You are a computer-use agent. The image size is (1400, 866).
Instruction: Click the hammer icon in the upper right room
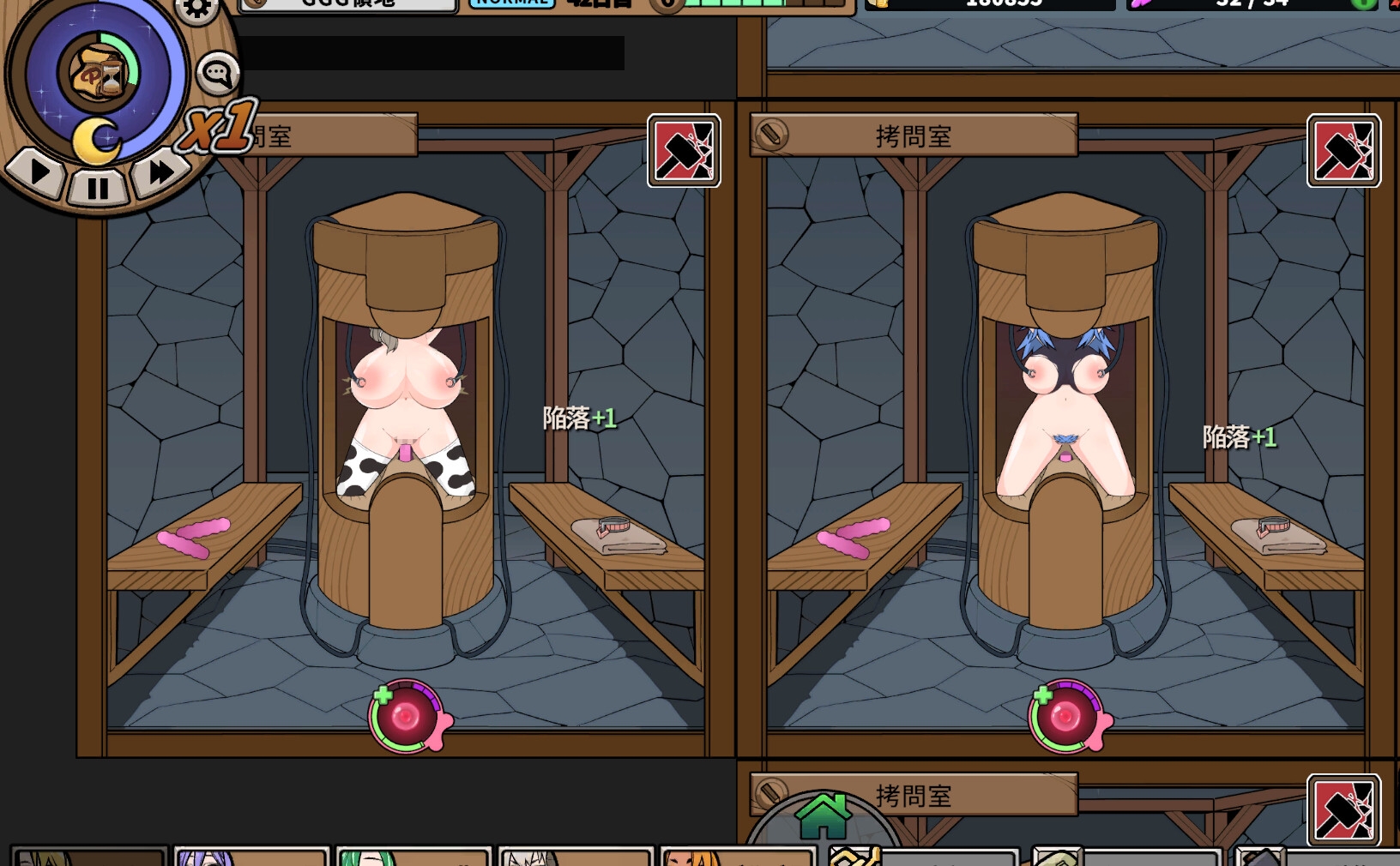pos(1343,151)
